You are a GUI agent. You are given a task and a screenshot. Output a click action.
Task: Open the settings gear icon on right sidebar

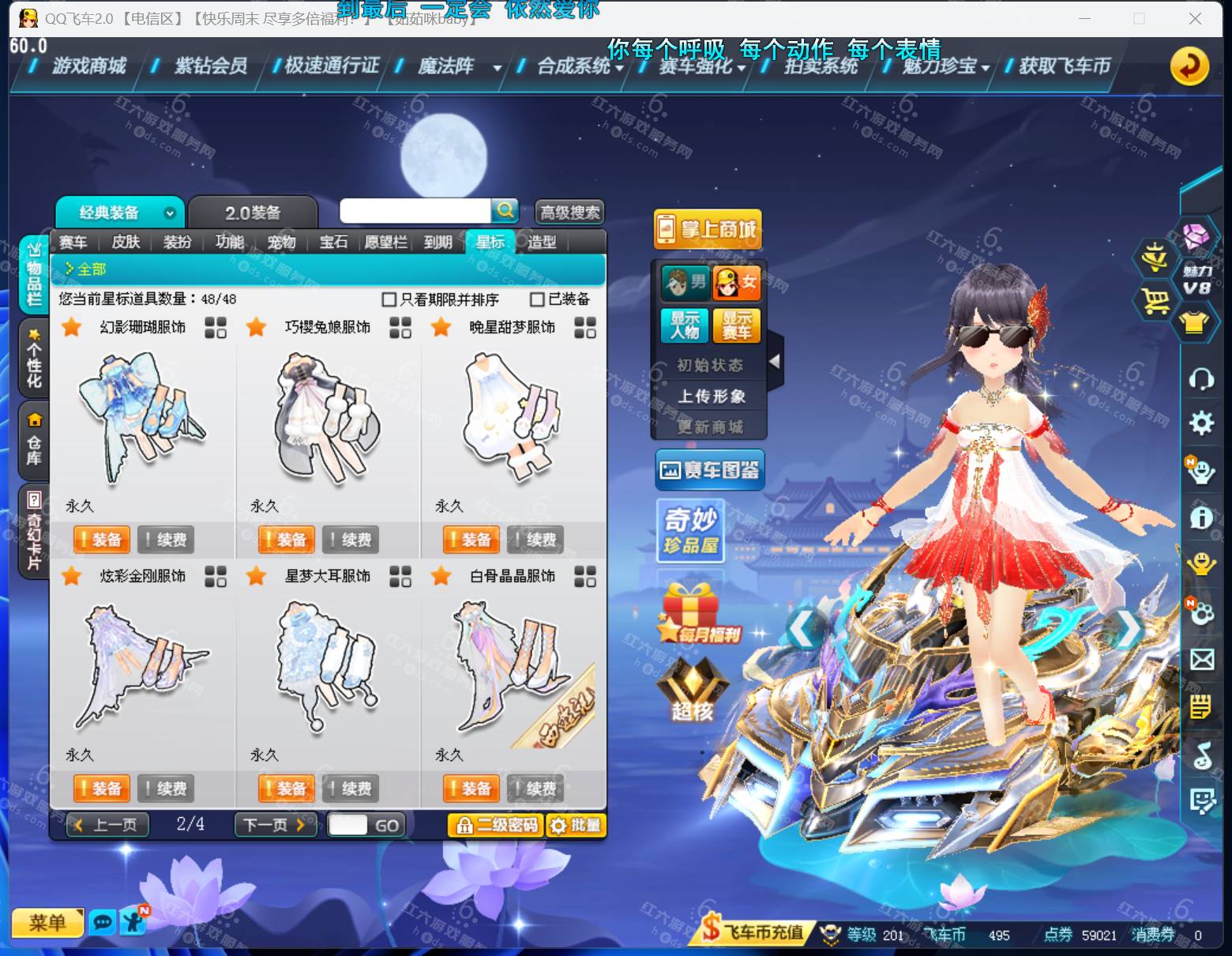(x=1202, y=424)
